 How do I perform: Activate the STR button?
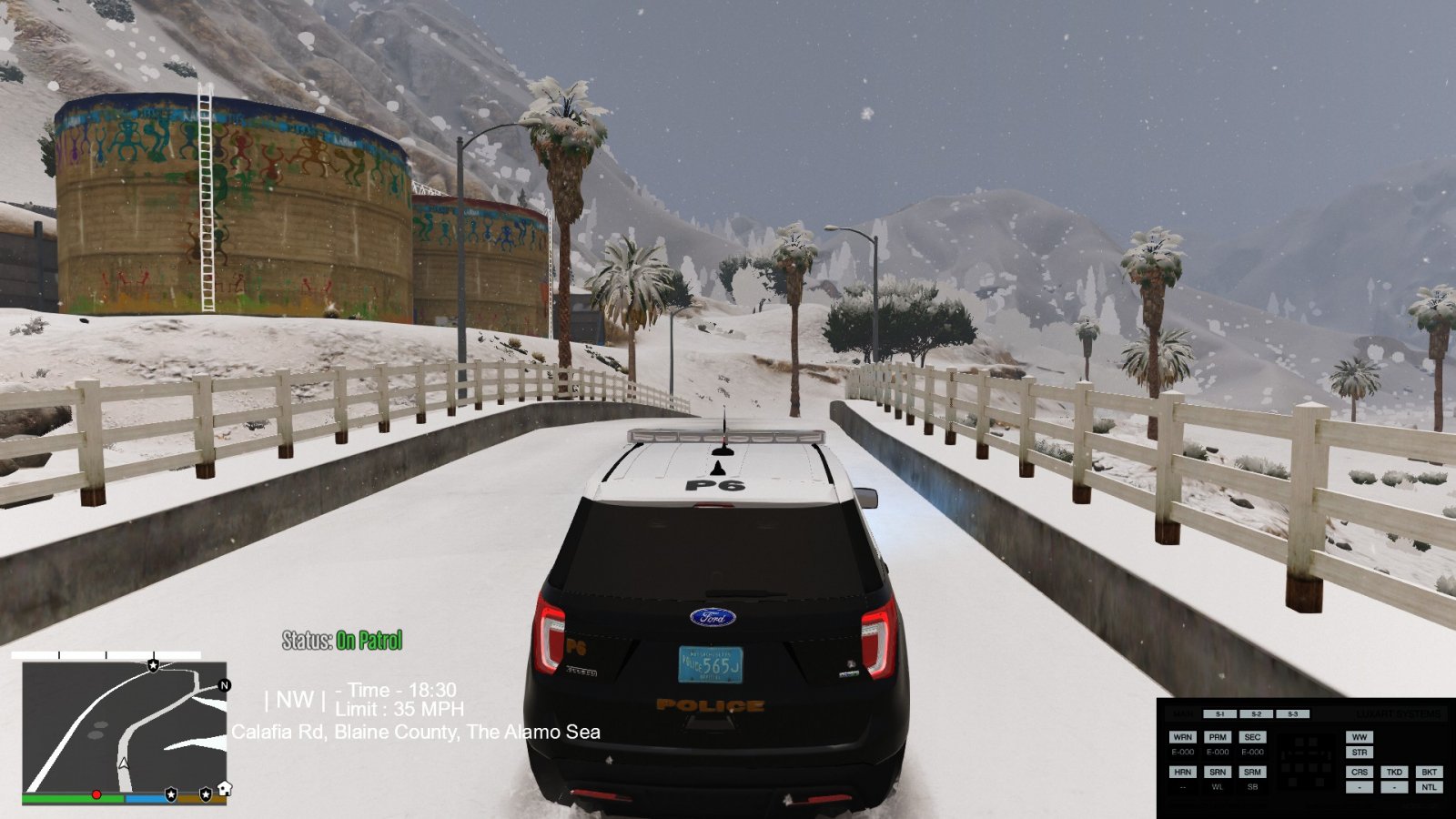(x=1359, y=753)
